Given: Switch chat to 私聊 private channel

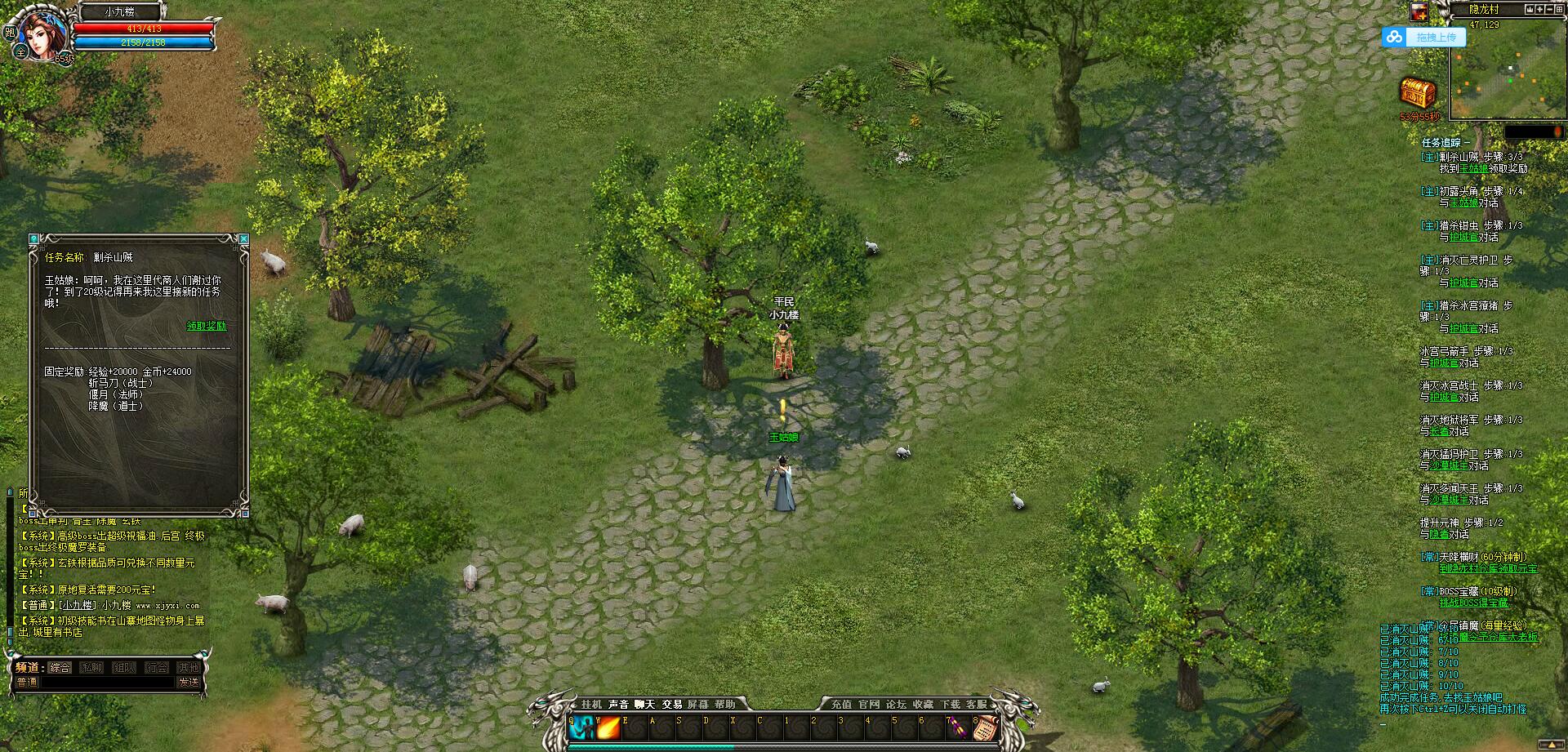Looking at the screenshot, I should [x=91, y=667].
